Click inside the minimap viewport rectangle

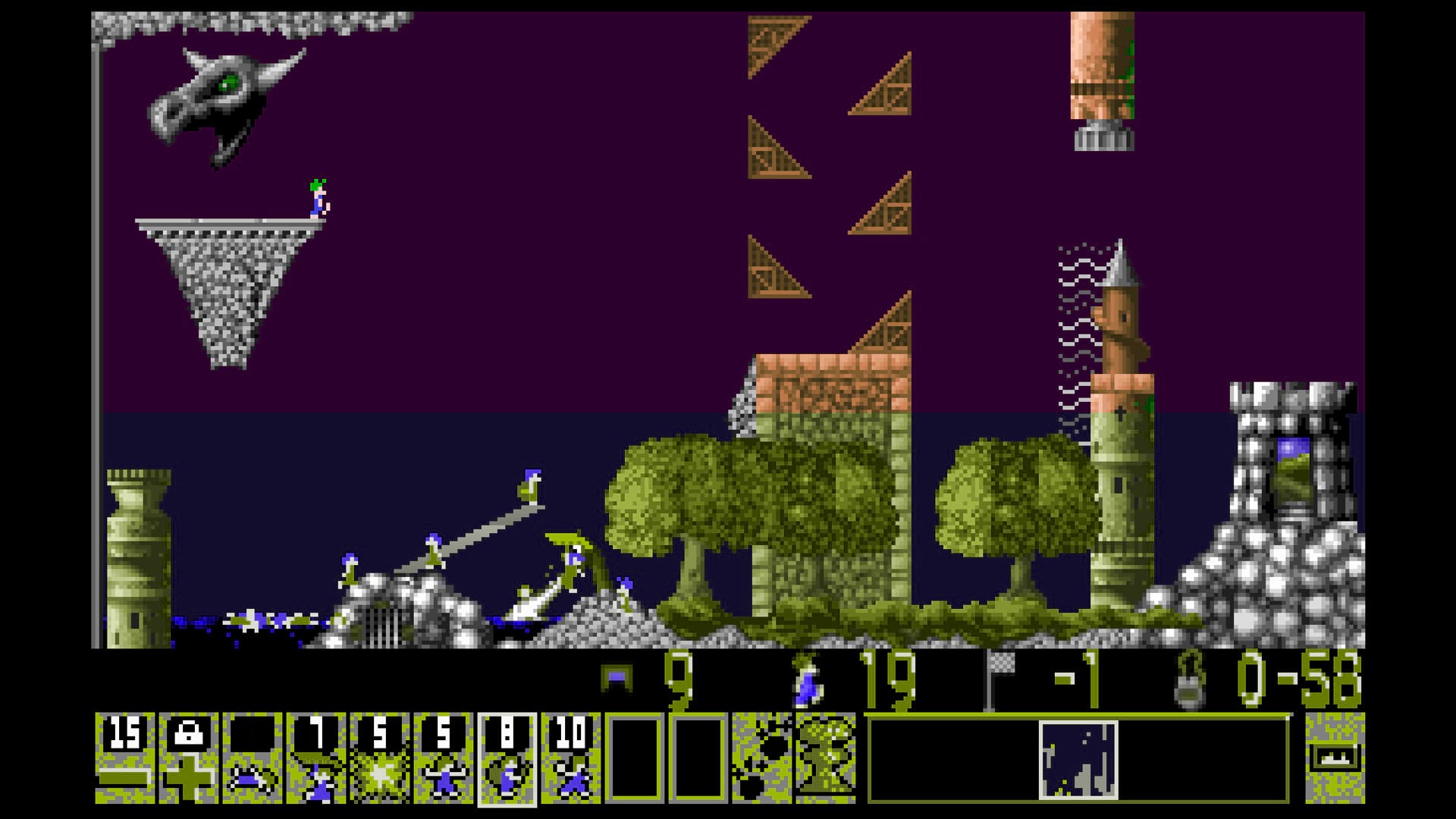click(x=1078, y=758)
